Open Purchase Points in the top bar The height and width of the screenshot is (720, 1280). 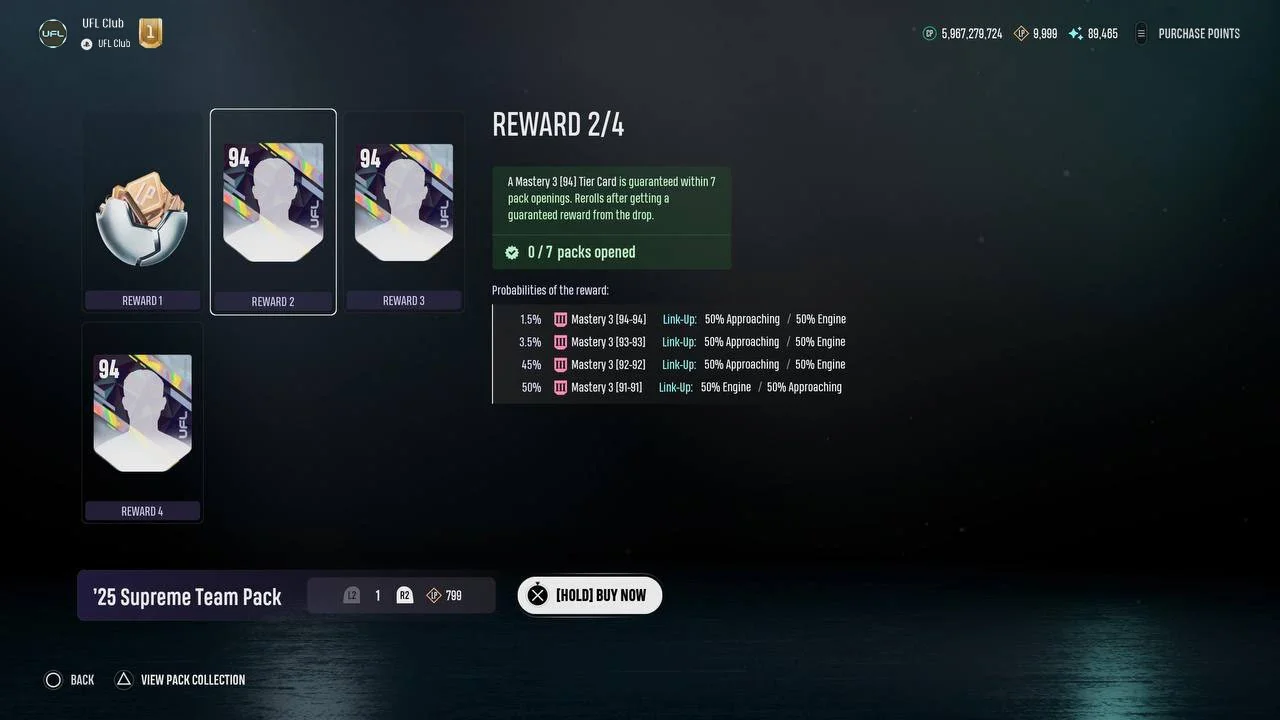point(1188,34)
